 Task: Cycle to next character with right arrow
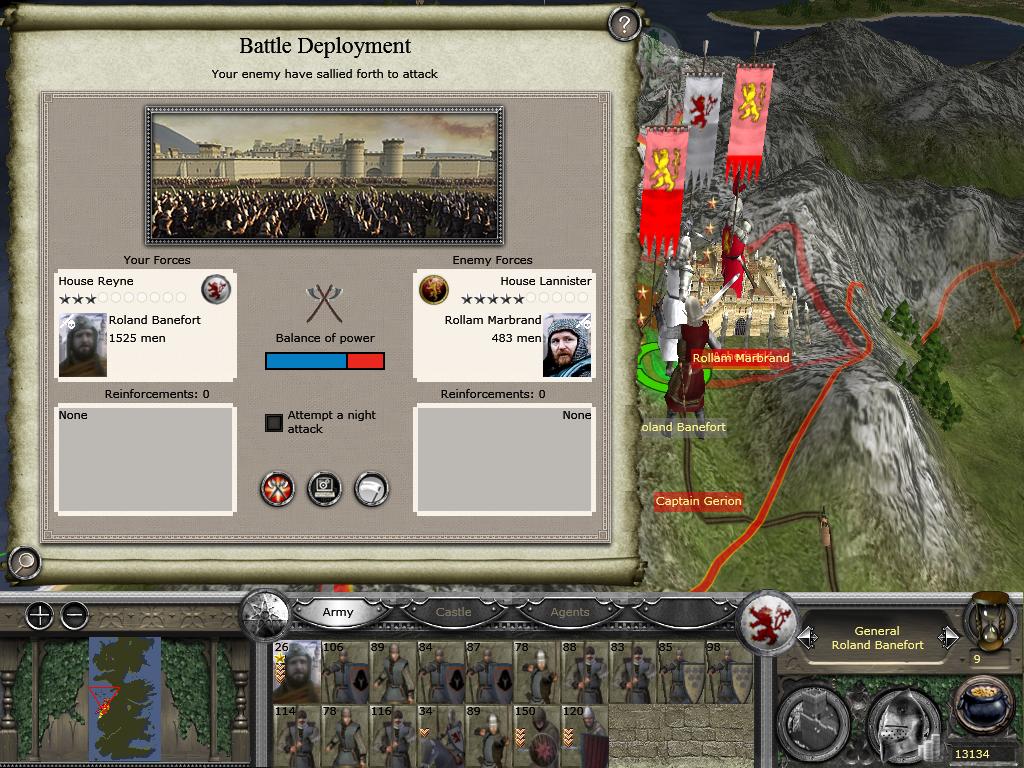pyautogui.click(x=948, y=637)
